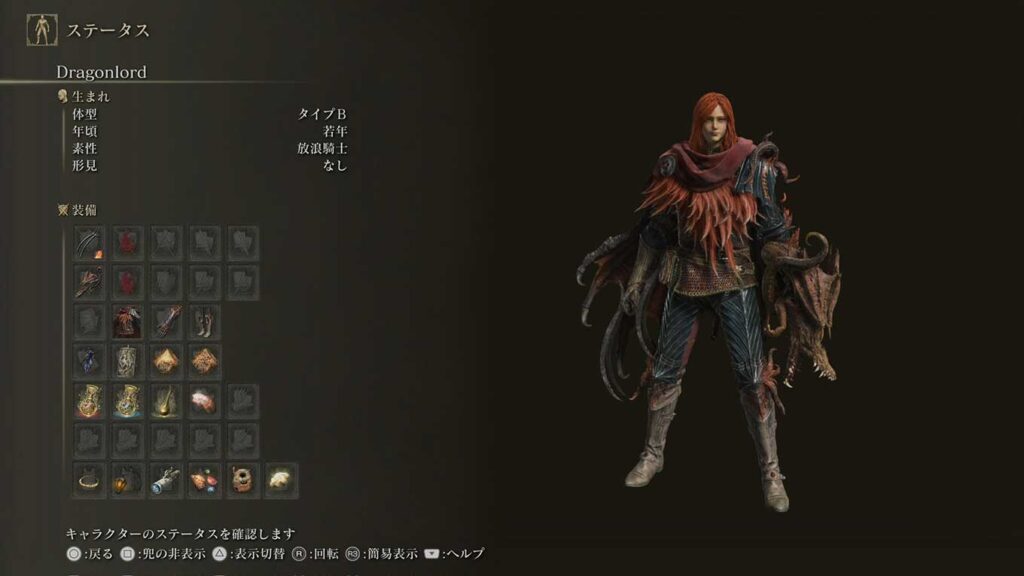Screen dimensions: 1024x576
Task: Select the clay pot item slot
Action: 244,479
